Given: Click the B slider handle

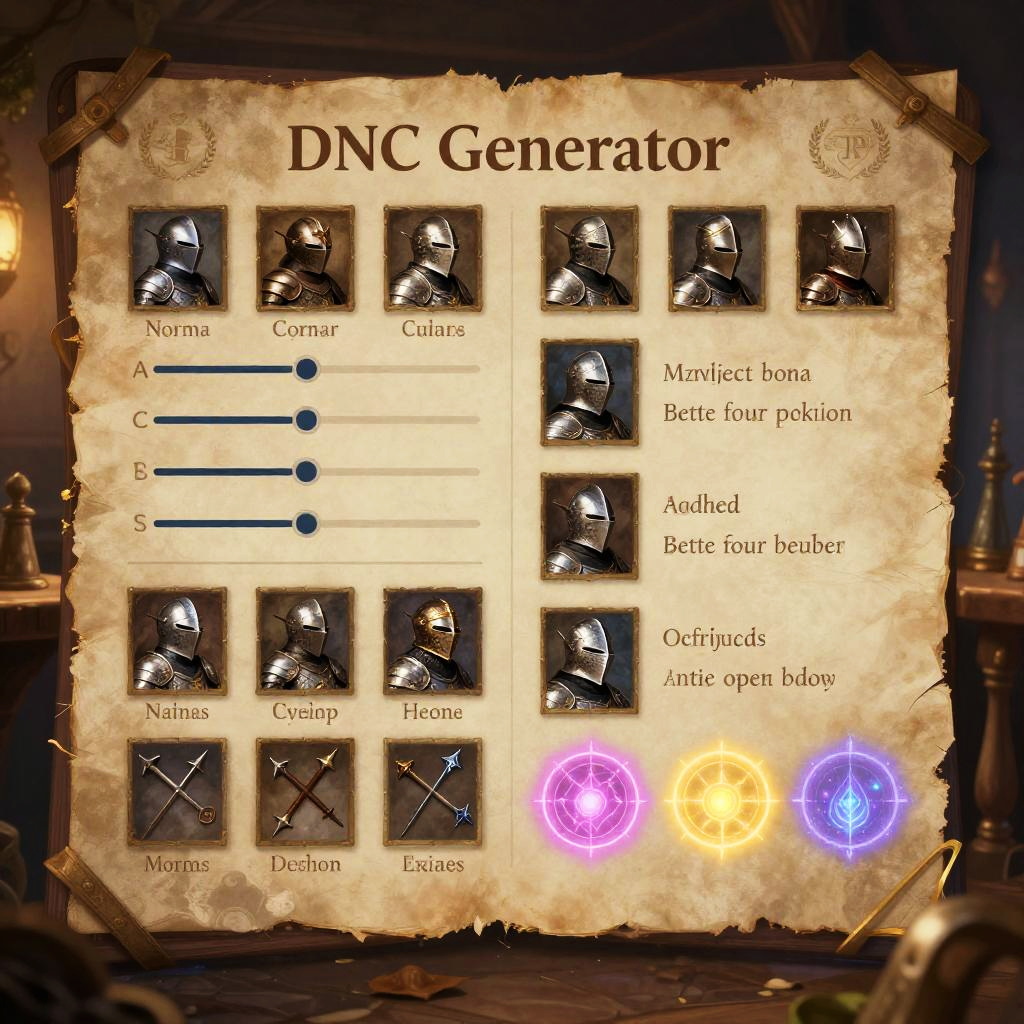Looking at the screenshot, I should tap(306, 472).
